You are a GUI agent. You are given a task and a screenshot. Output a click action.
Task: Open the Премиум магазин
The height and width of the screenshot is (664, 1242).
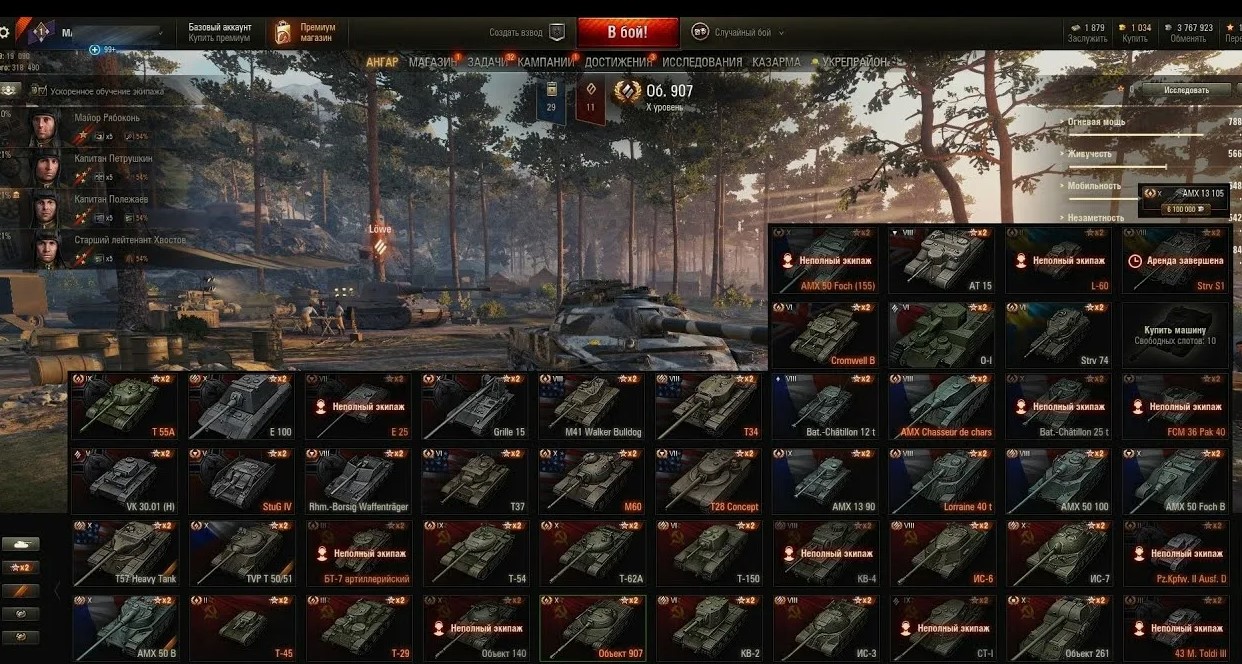pos(308,32)
